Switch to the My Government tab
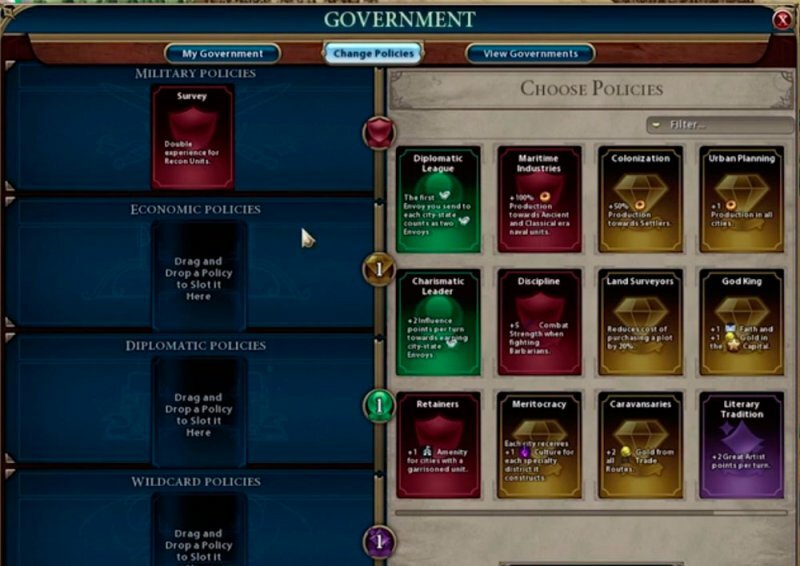 pyautogui.click(x=223, y=53)
